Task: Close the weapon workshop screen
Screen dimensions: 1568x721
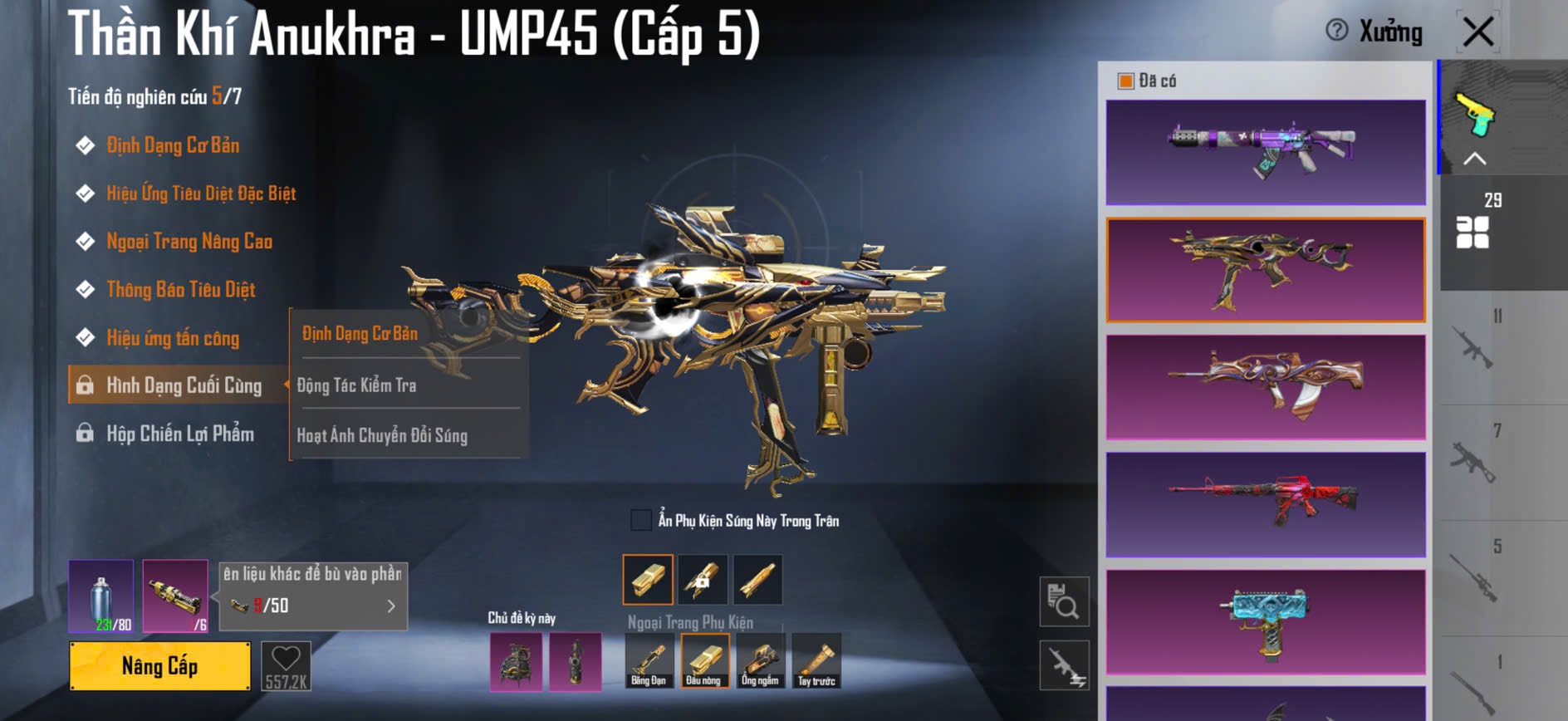Action: pyautogui.click(x=1478, y=33)
